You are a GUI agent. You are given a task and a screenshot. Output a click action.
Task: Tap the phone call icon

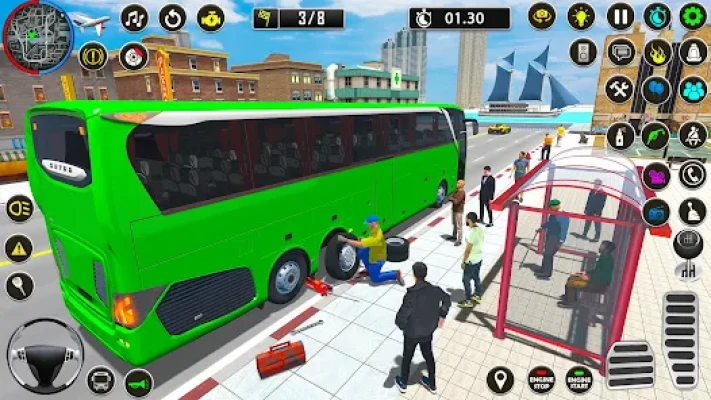pyautogui.click(x=692, y=173)
